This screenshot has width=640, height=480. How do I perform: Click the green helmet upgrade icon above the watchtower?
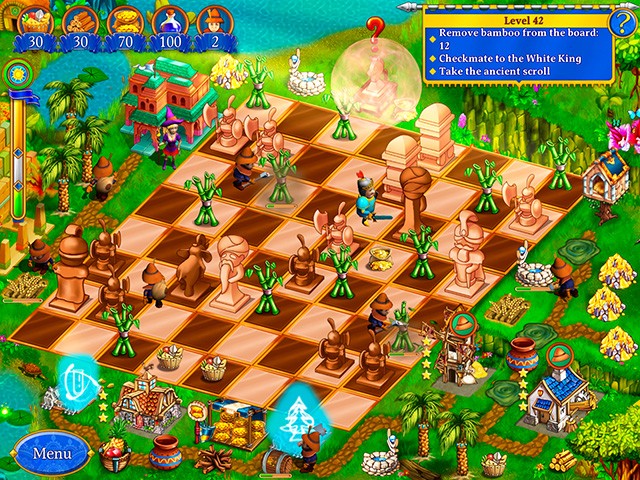click(462, 324)
